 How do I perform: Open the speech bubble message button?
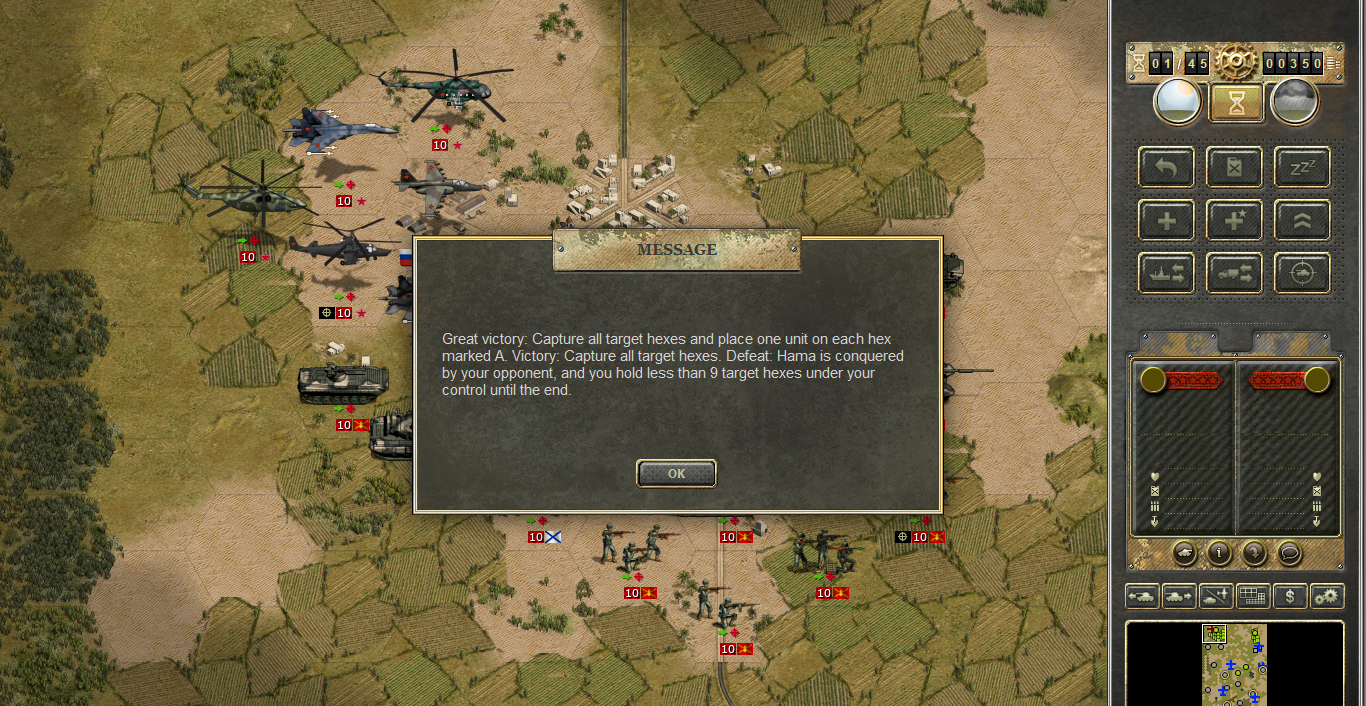coord(1289,551)
